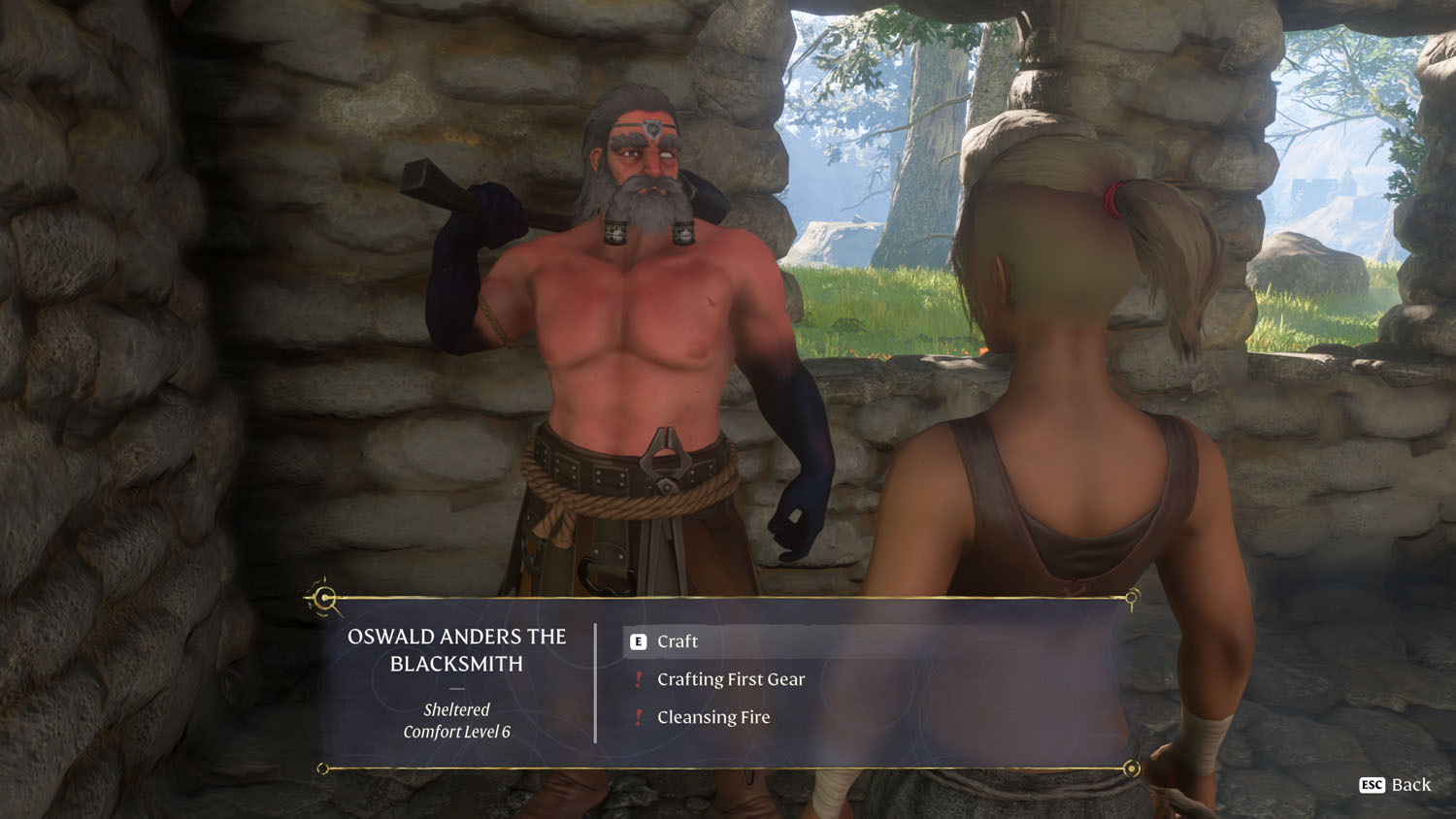Screen dimensions: 1456x819
Task: Select the Comfort Level 6 label
Action: (x=456, y=733)
